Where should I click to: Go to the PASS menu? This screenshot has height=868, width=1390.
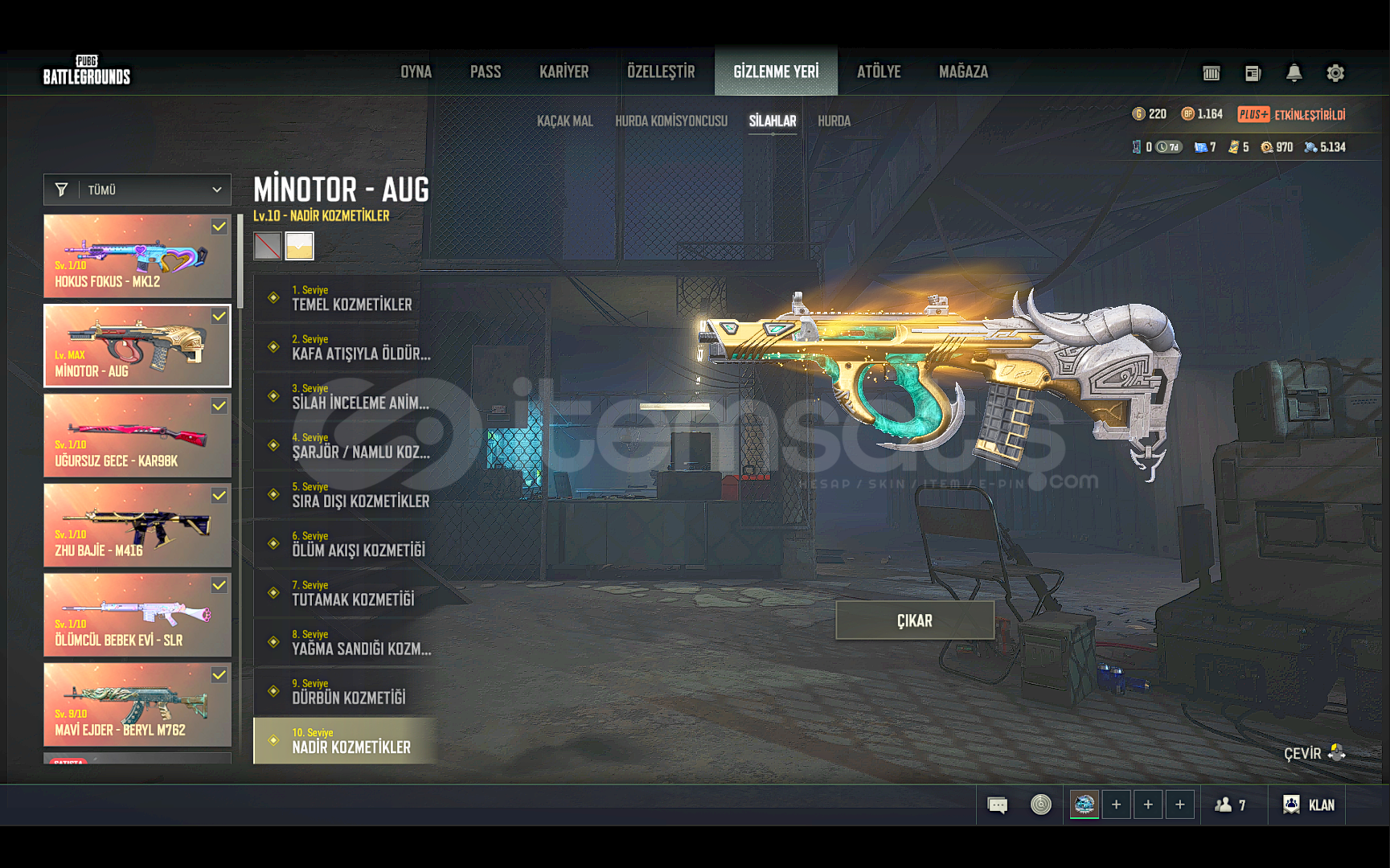(x=485, y=72)
